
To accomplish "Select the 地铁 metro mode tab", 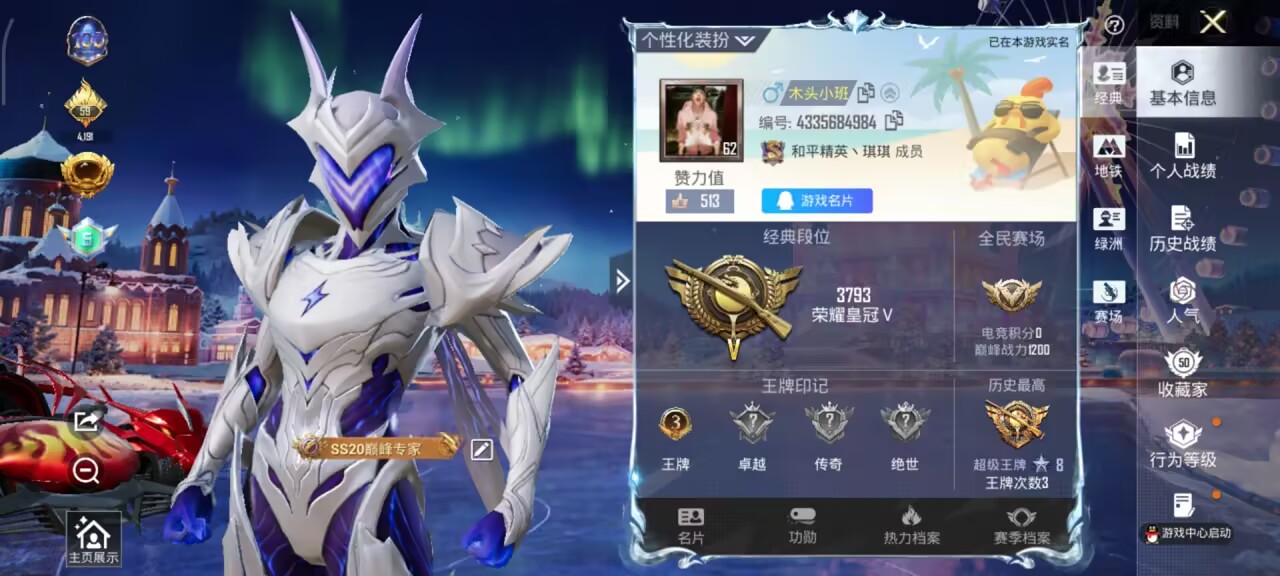I will (x=1108, y=157).
